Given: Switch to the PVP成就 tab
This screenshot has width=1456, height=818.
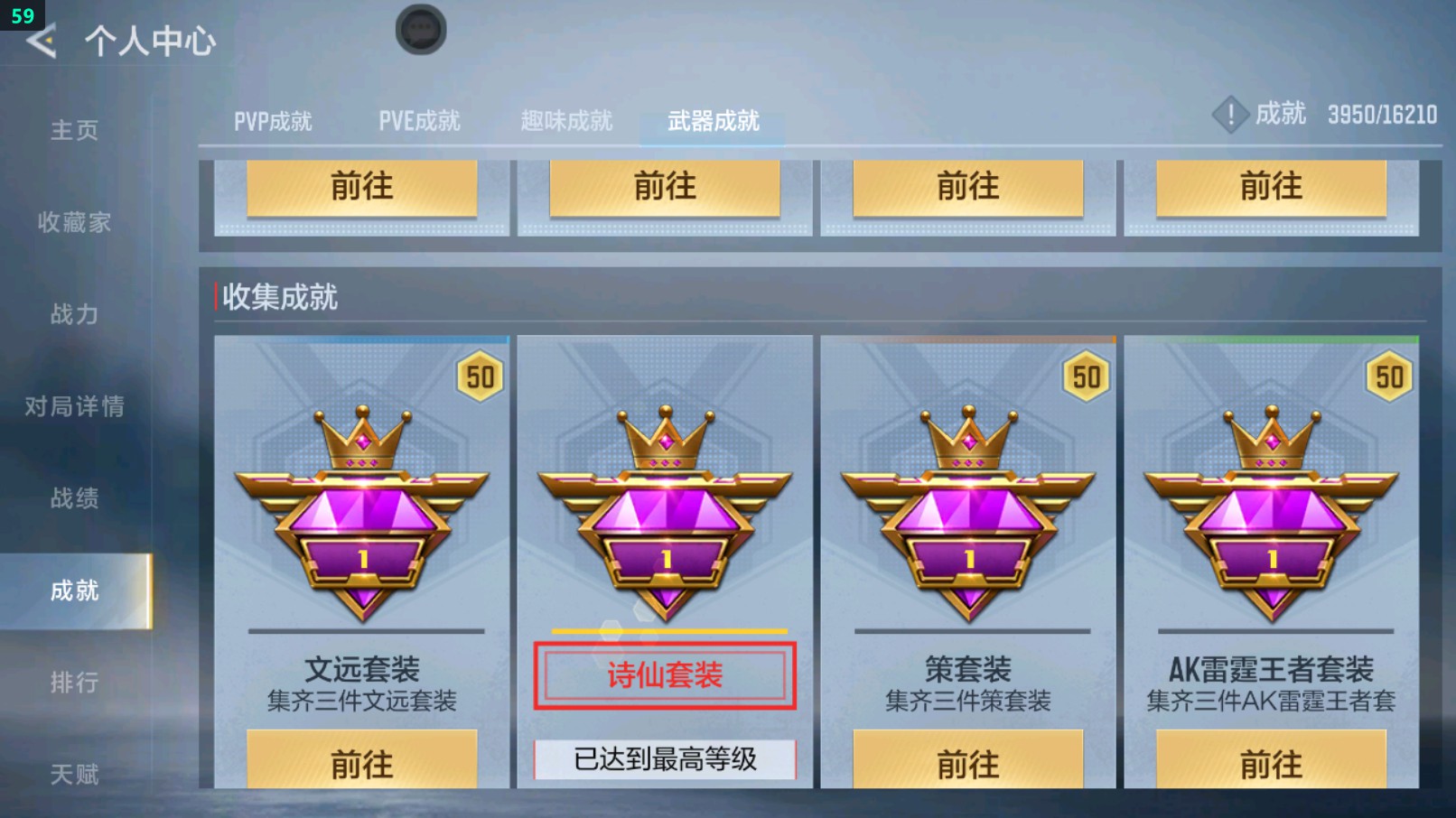Looking at the screenshot, I should click(273, 120).
